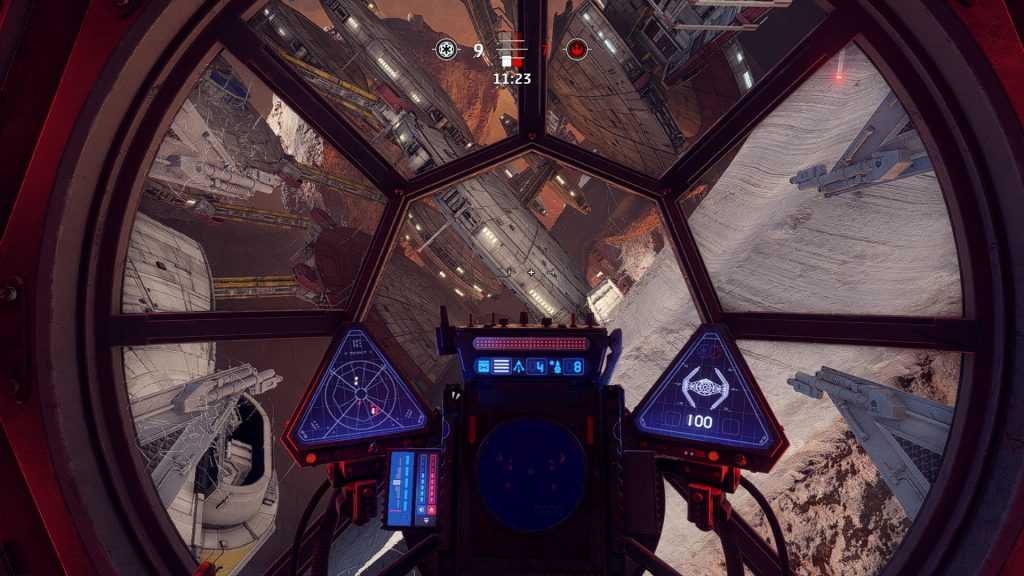This screenshot has height=576, width=1024.
Task: Click the power distribution panel below the radar
Action: [x=413, y=488]
